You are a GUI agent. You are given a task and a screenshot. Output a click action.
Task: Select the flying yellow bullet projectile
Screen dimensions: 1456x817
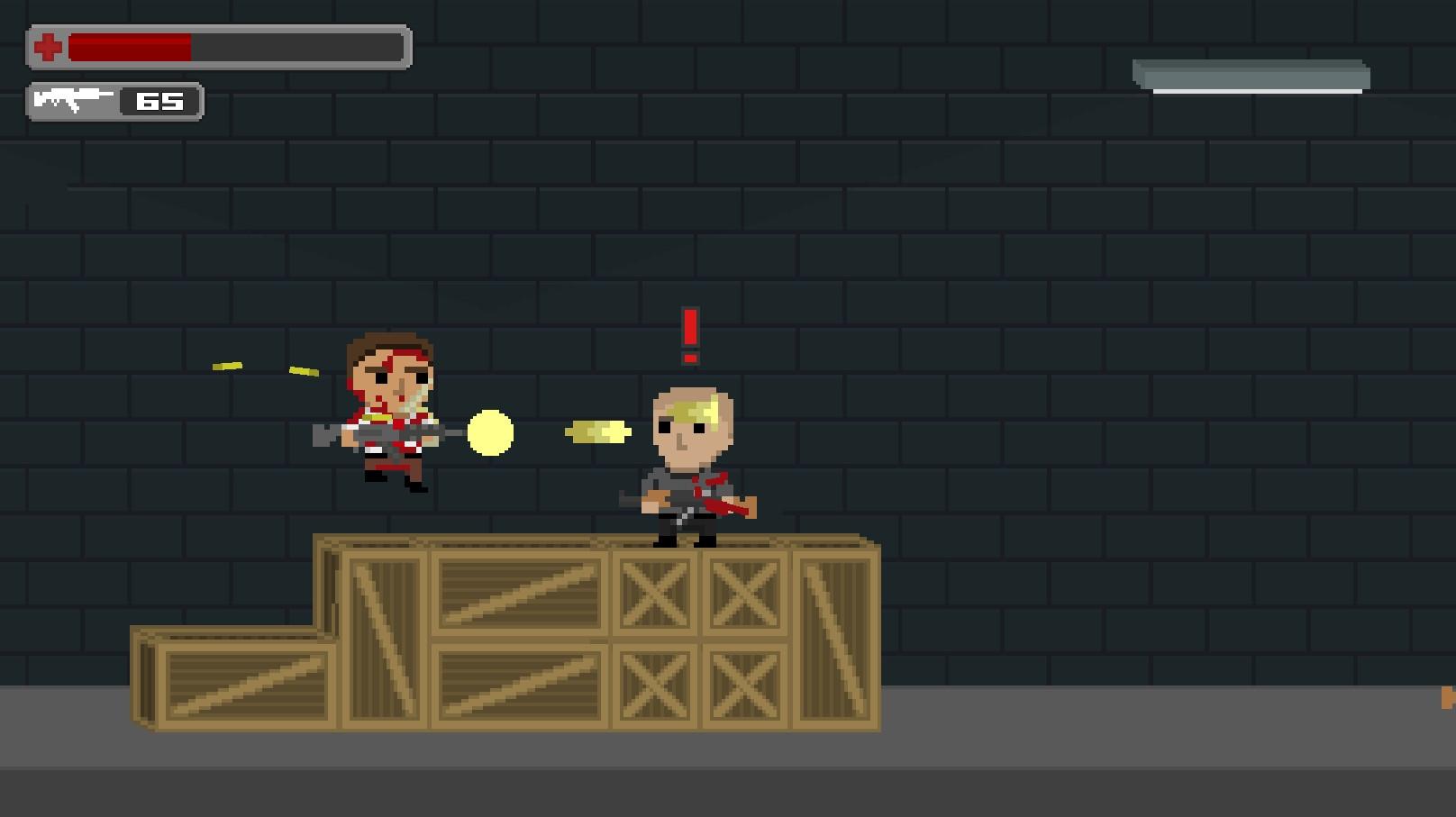pyautogui.click(x=596, y=432)
